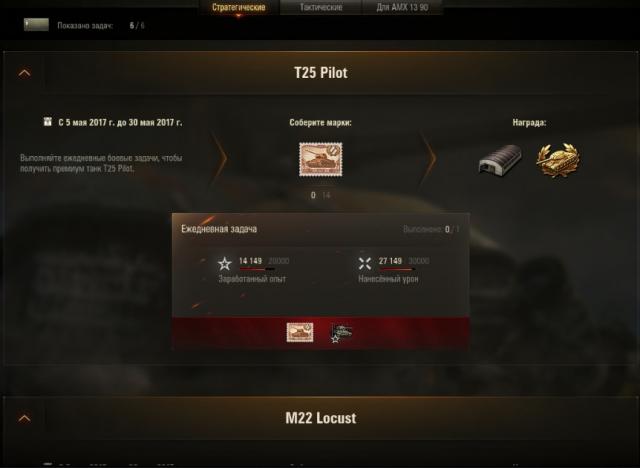This screenshot has height=468, width=640.
Task: Select the Для AMX 13 90 tab
Action: coord(404,7)
